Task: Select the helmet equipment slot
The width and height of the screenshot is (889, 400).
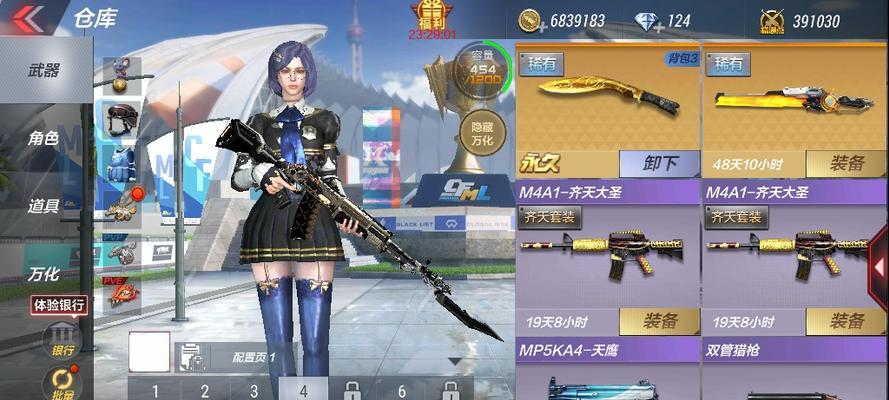Action: 122,117
